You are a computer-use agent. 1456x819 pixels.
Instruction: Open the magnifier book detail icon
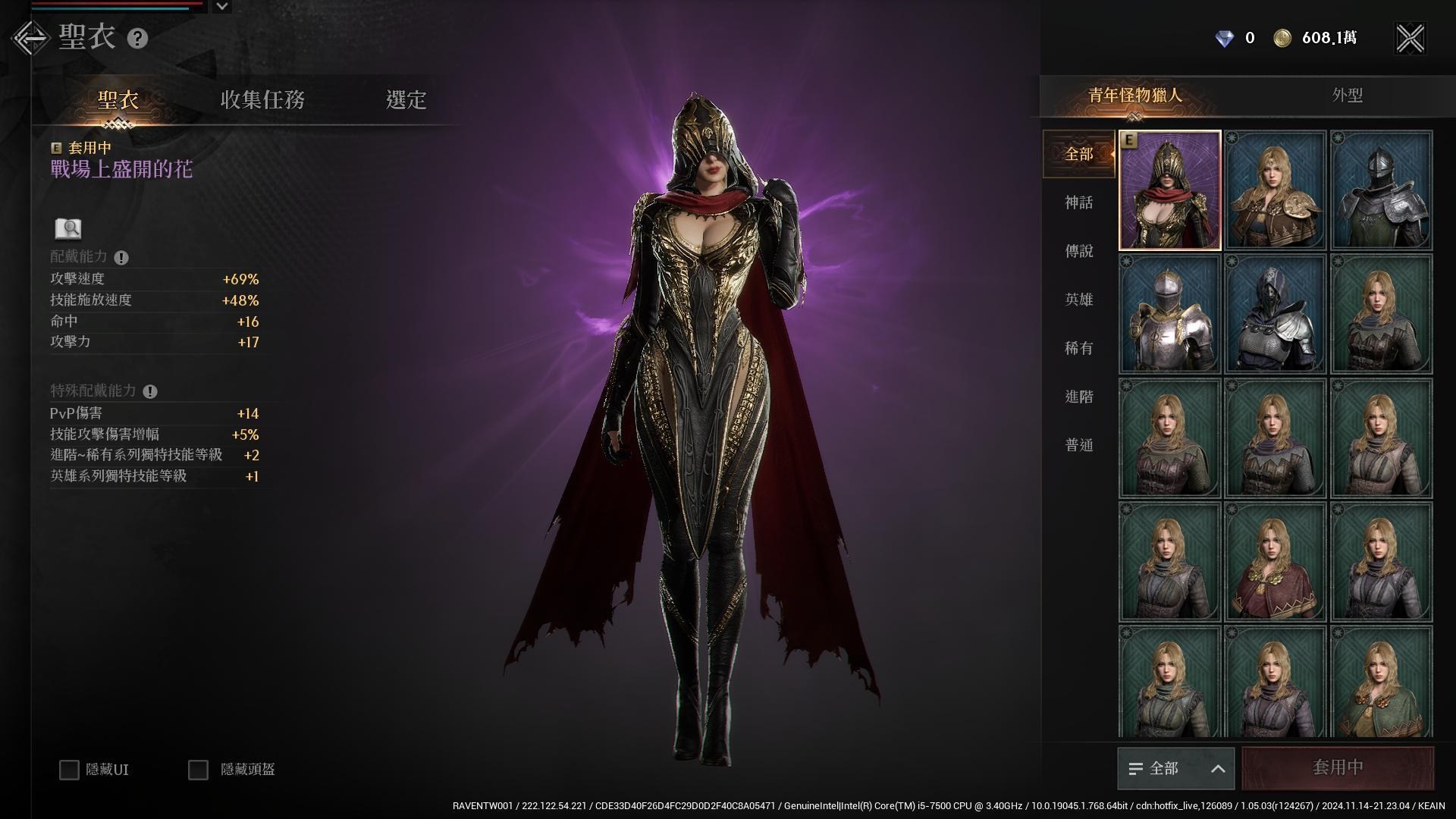68,228
